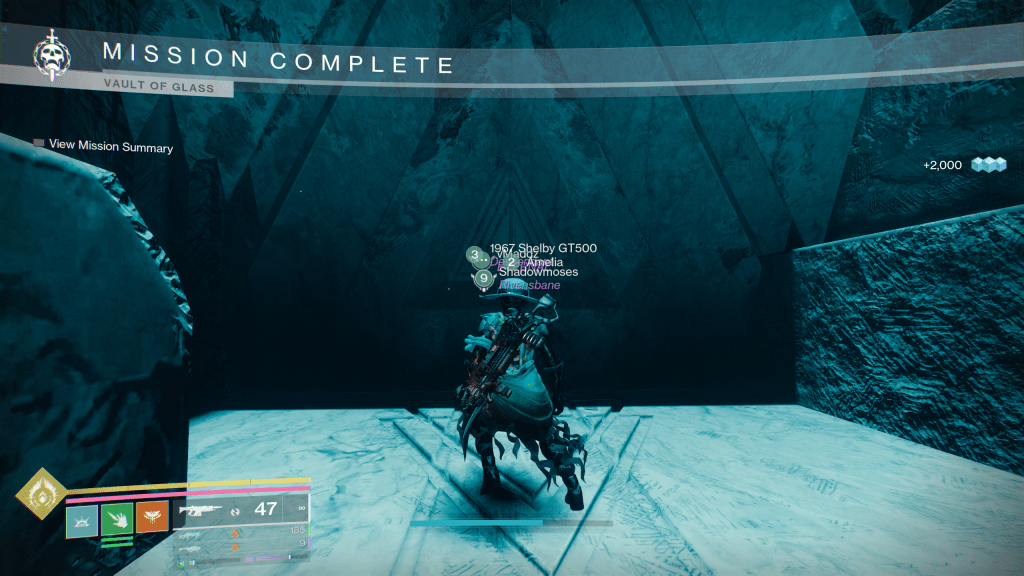Throw the orange grenade ability

pyautogui.click(x=152, y=521)
